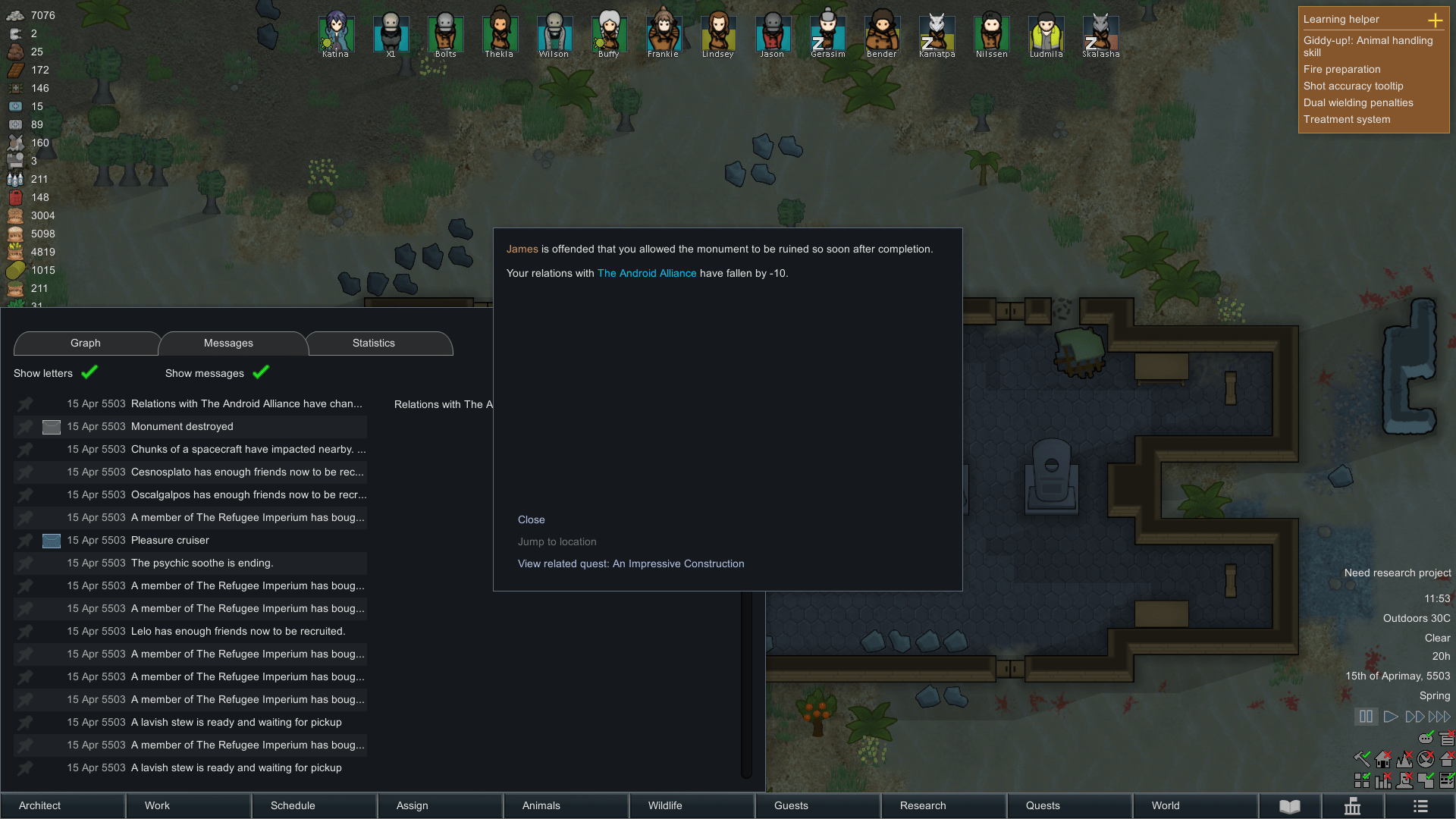The image size is (1456, 819).
Task: Click the history book icon near bottom tabs
Action: (1288, 805)
